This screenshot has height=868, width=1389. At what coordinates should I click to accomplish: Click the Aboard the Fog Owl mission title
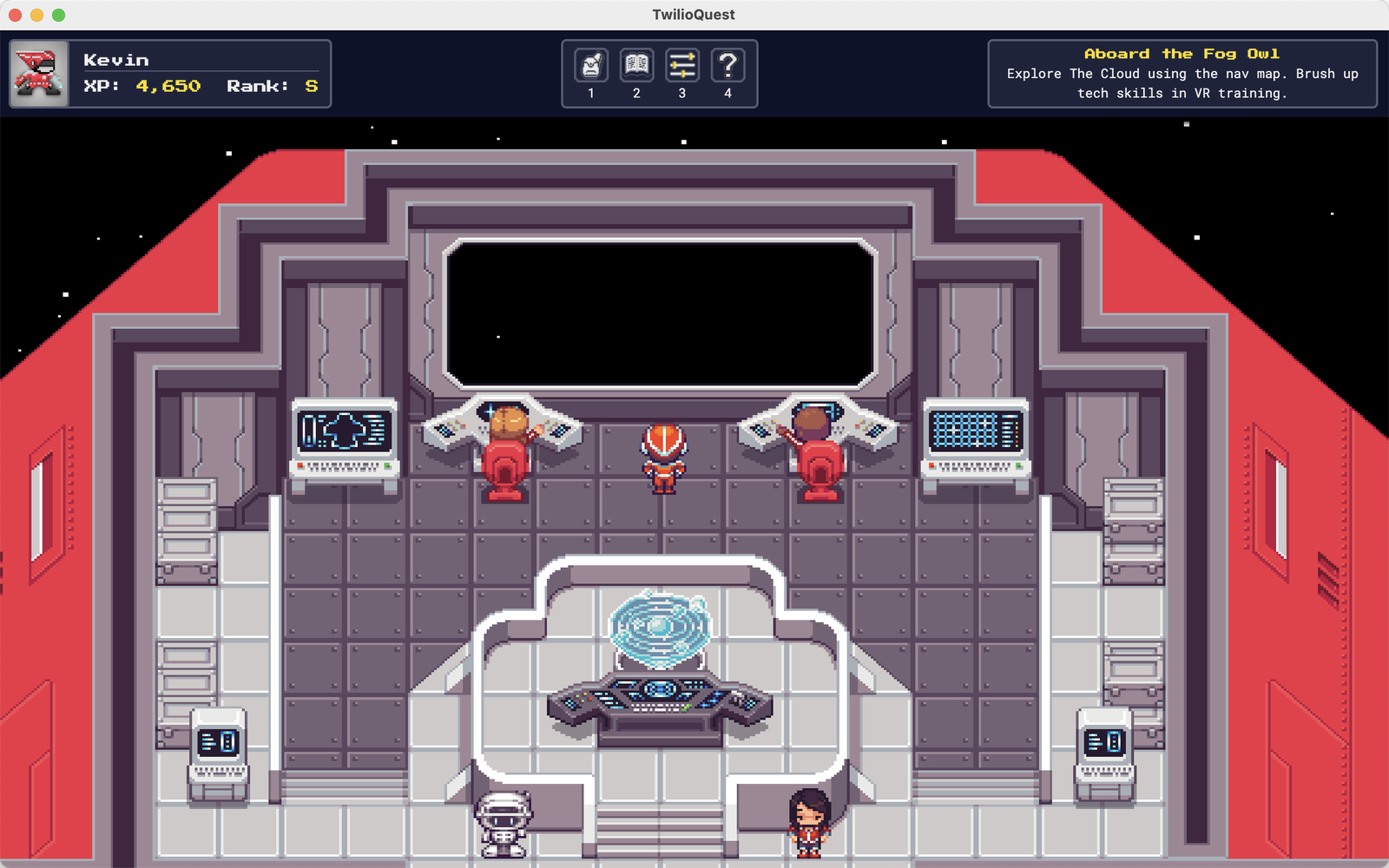click(1182, 53)
